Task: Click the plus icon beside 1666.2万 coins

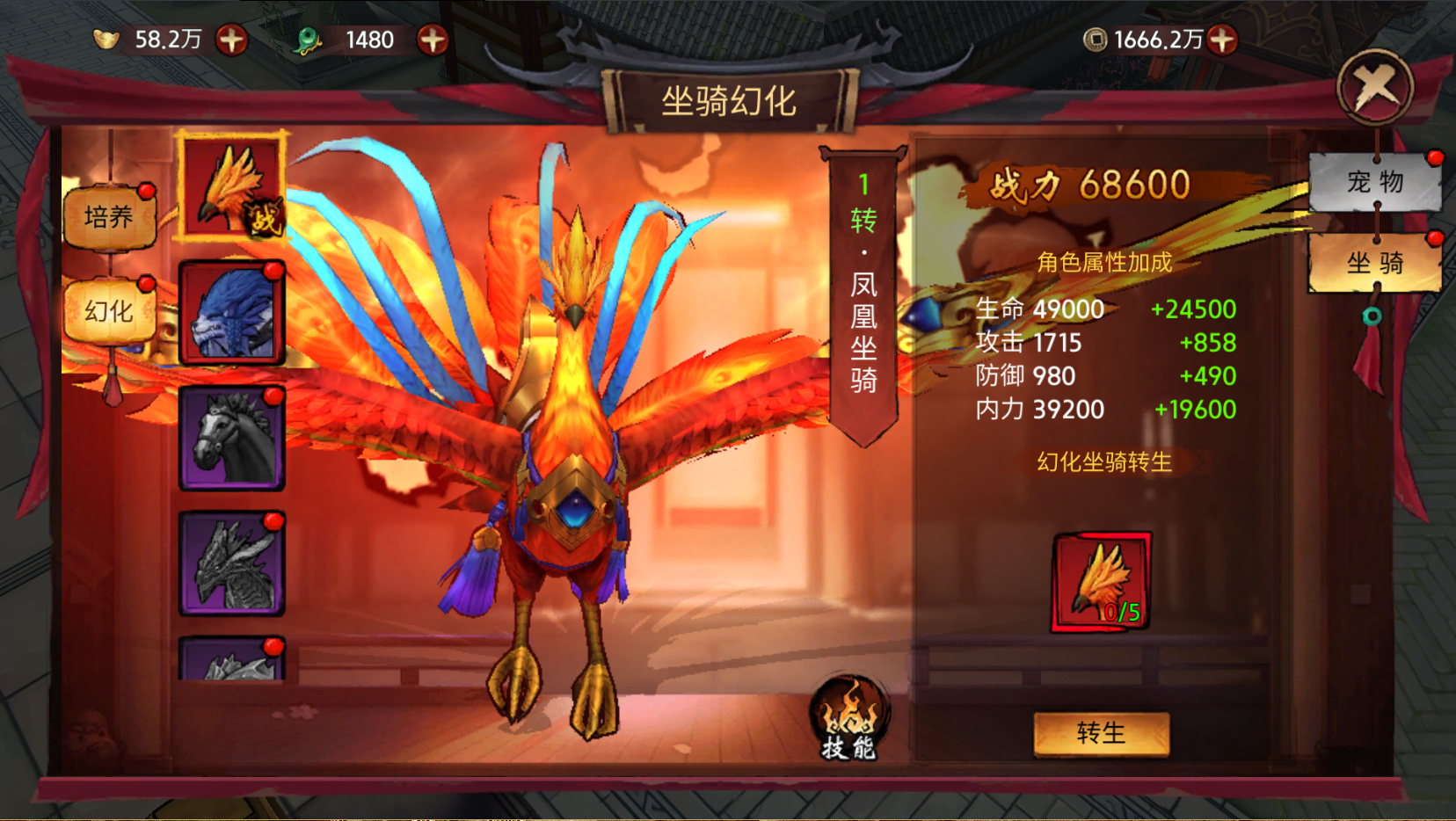Action: coord(1222,39)
